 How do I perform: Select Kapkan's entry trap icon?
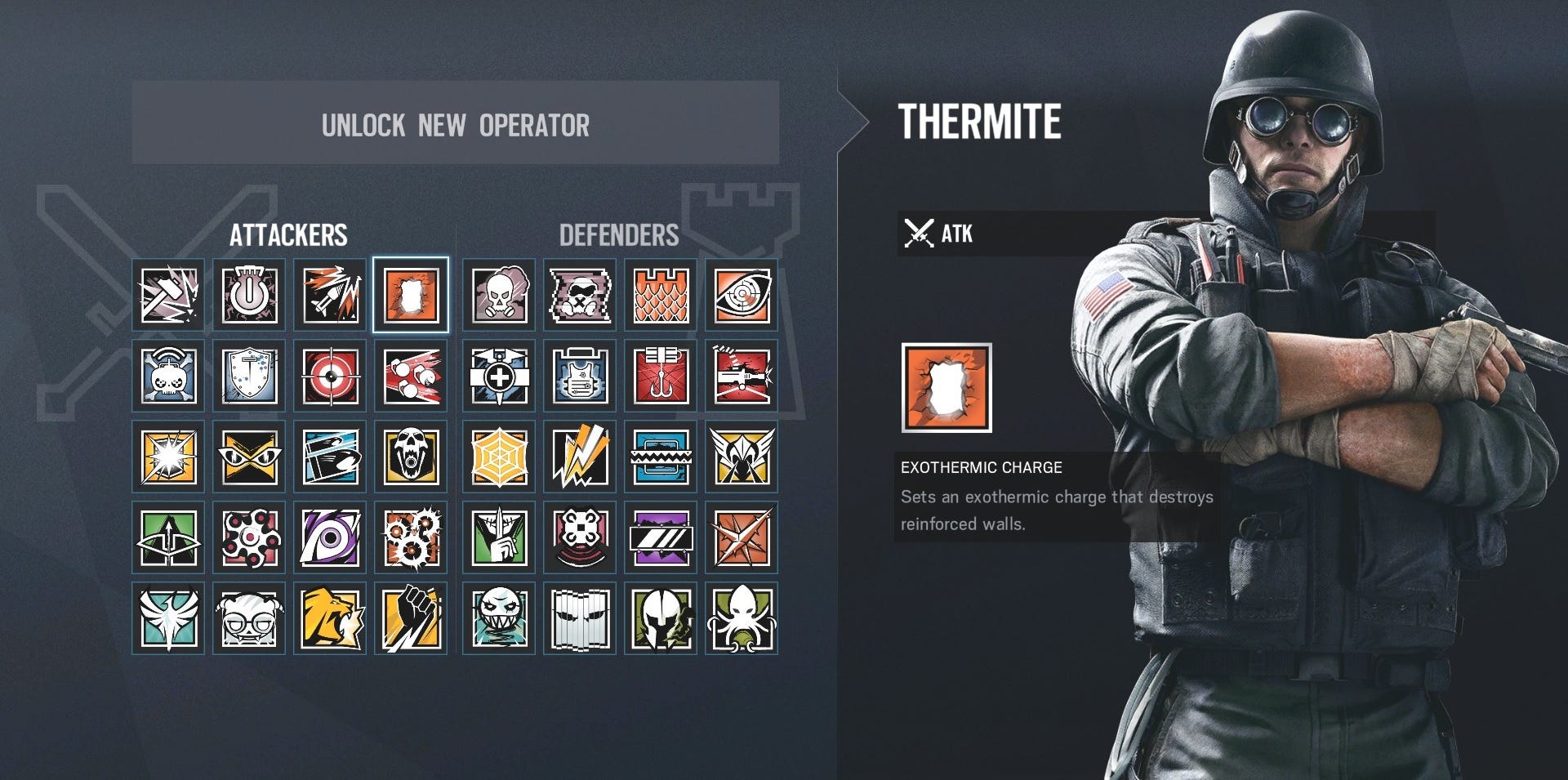click(x=660, y=377)
